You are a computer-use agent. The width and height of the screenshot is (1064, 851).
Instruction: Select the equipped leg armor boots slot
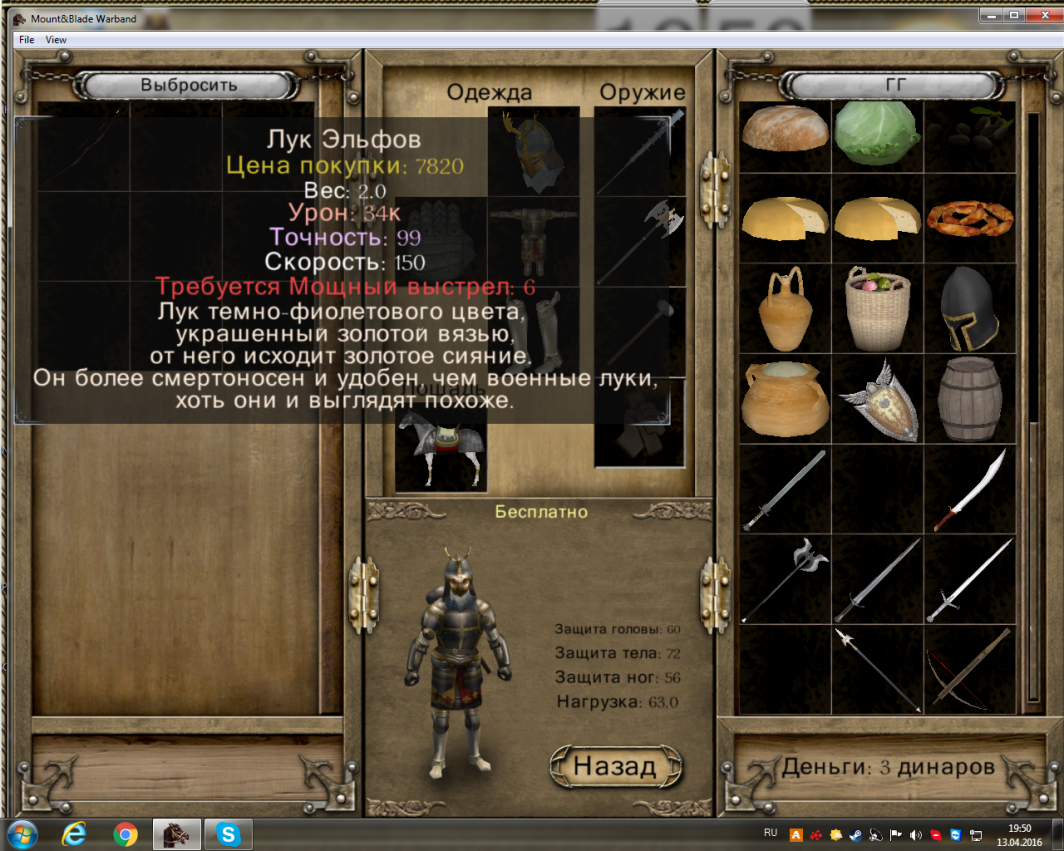[x=533, y=330]
